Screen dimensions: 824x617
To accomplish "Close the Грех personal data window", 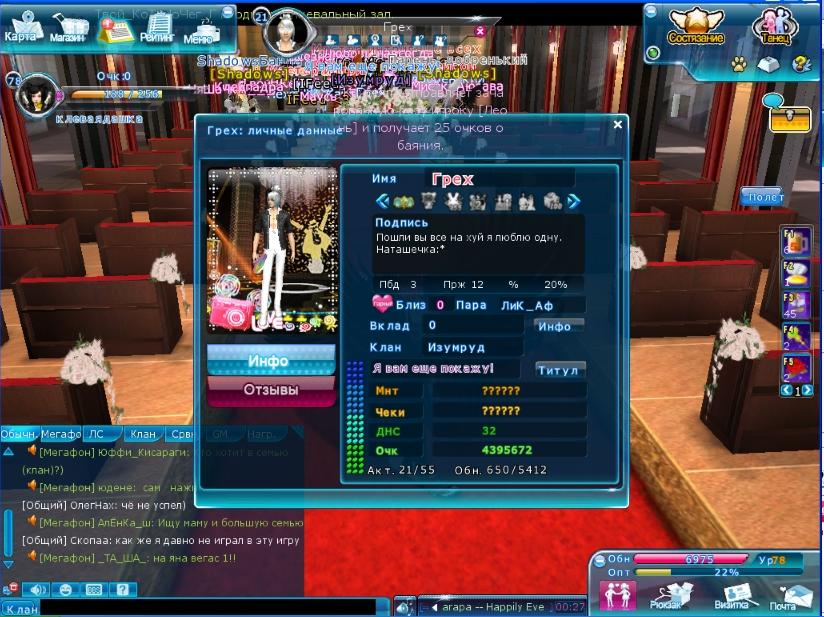I will [617, 125].
